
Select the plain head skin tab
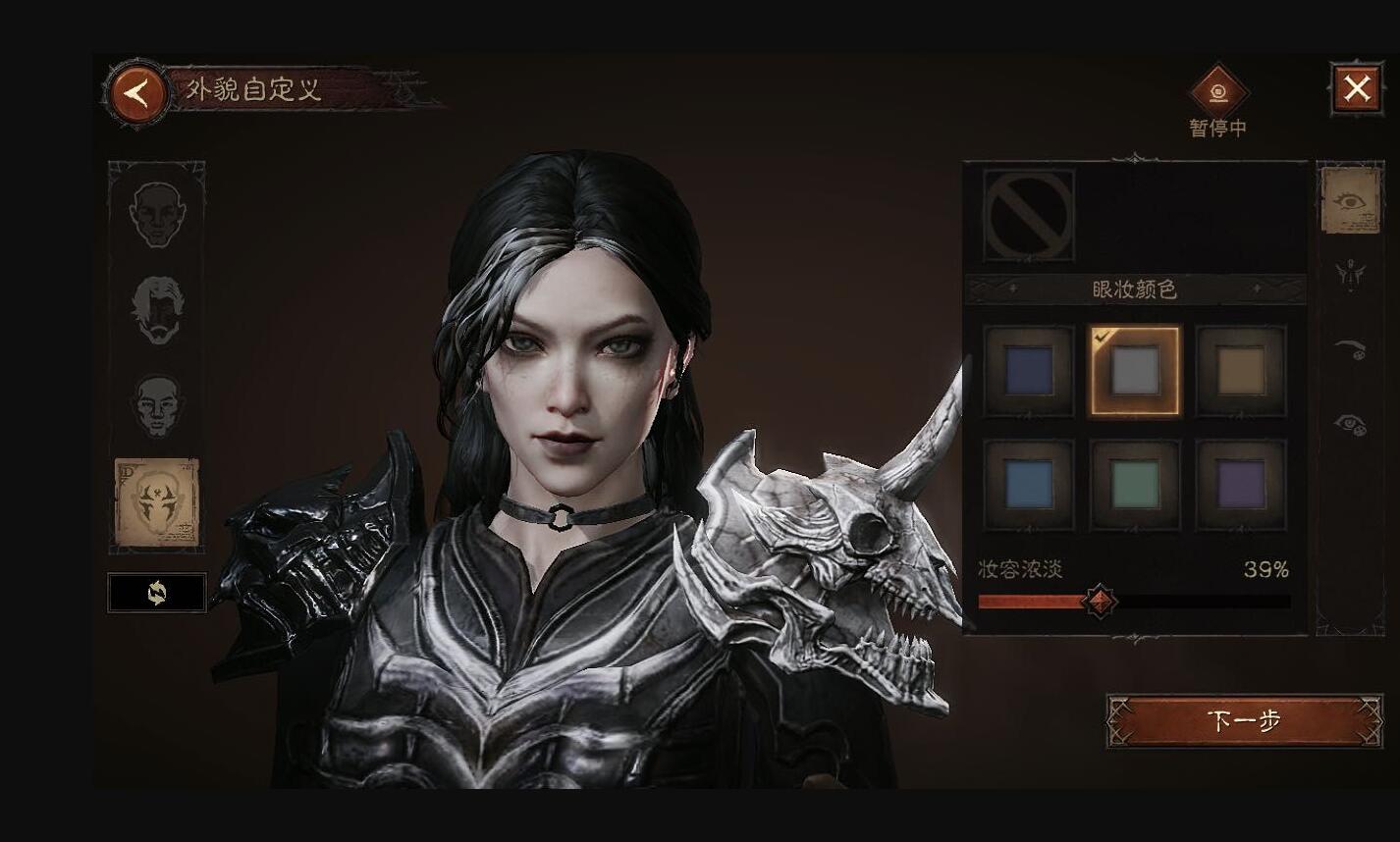[x=157, y=404]
